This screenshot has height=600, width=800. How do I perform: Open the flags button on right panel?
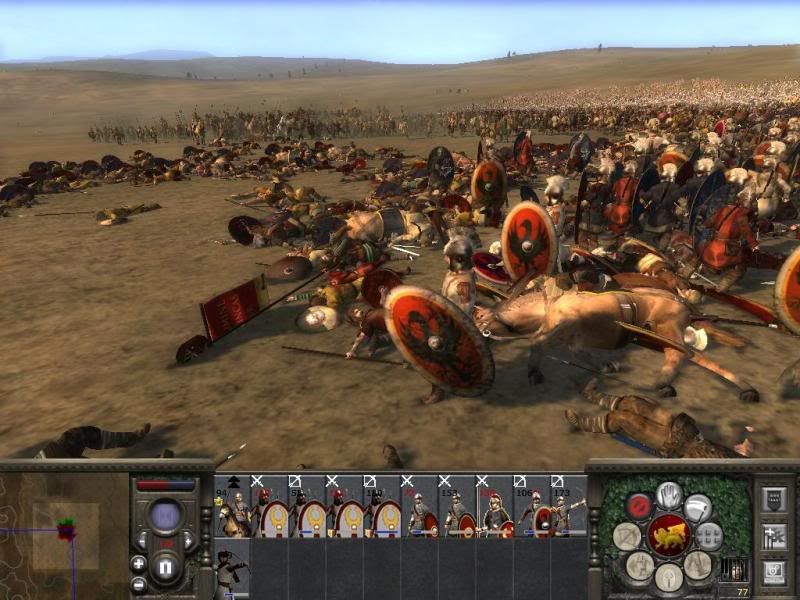pyautogui.click(x=772, y=536)
